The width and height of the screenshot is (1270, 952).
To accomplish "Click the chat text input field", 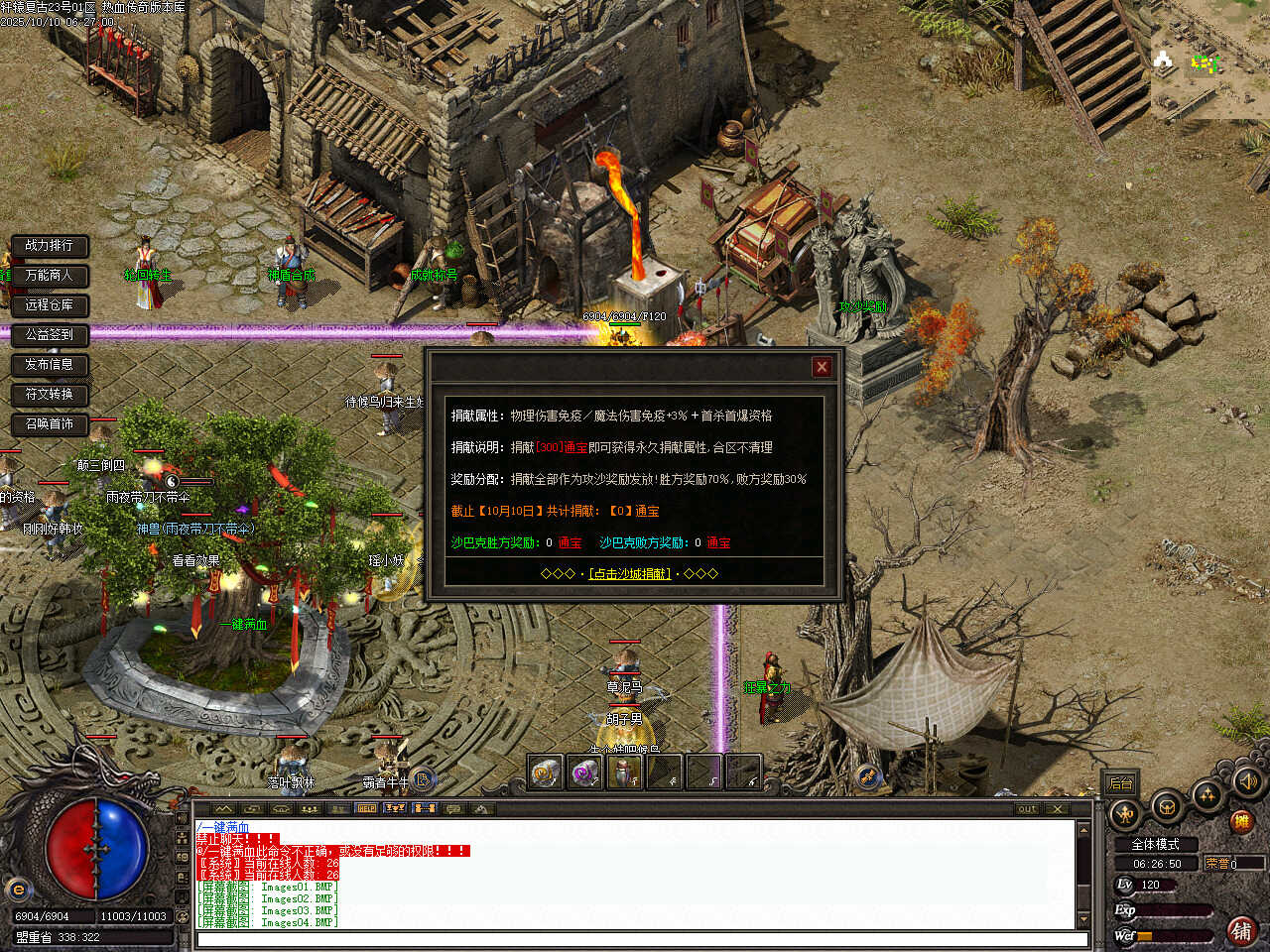I will 635,939.
